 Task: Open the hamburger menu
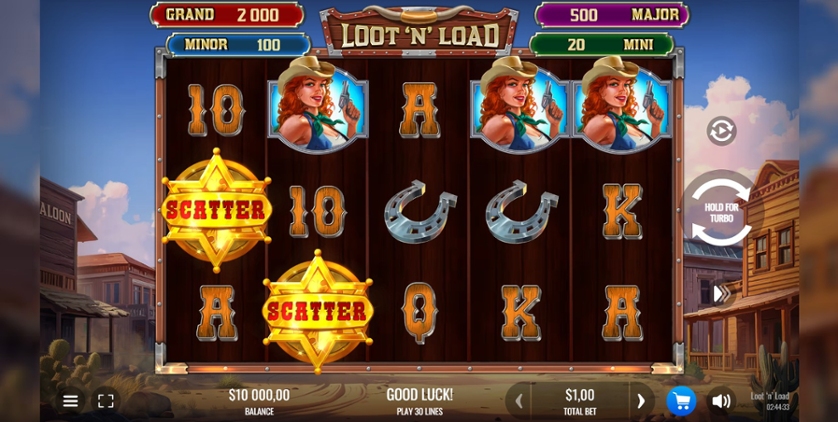[70, 401]
